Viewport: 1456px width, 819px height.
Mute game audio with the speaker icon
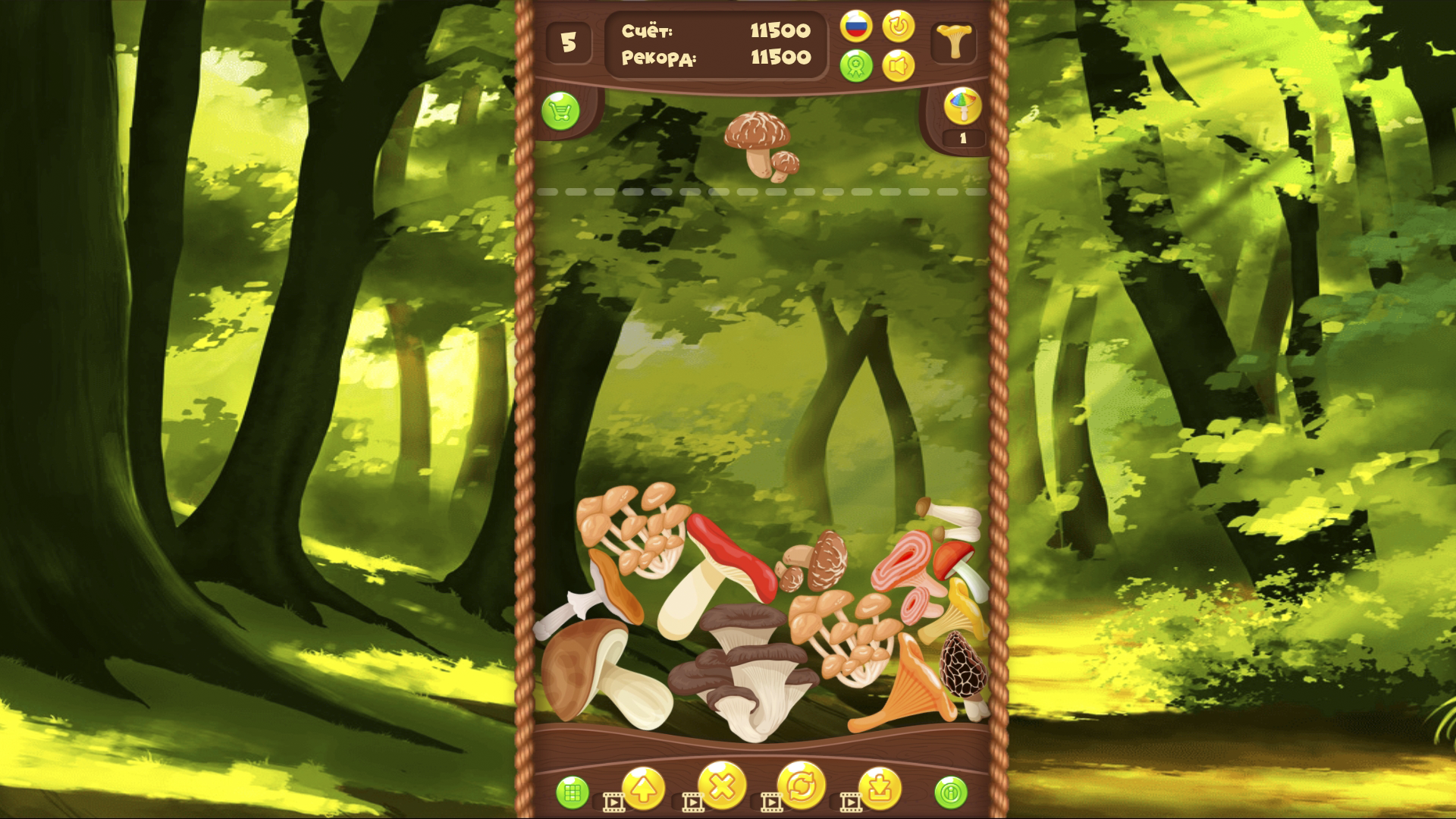tap(899, 65)
